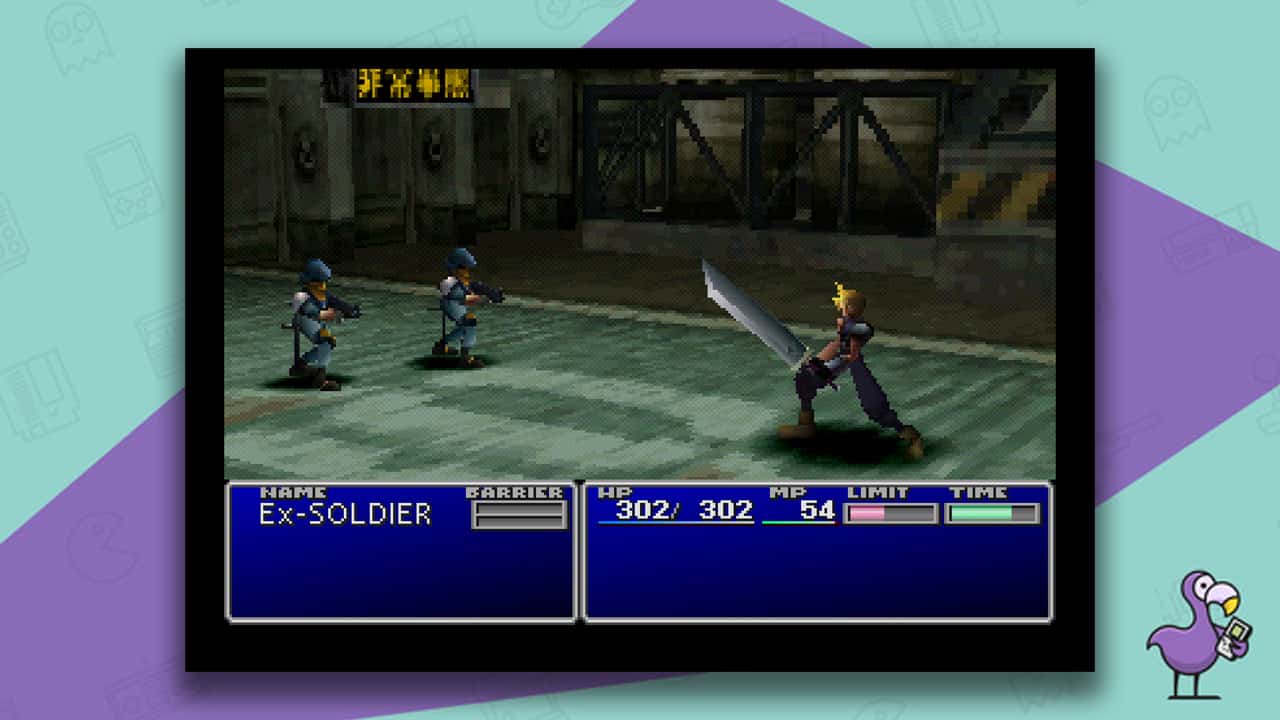Switch to the HP tab header

(x=614, y=491)
